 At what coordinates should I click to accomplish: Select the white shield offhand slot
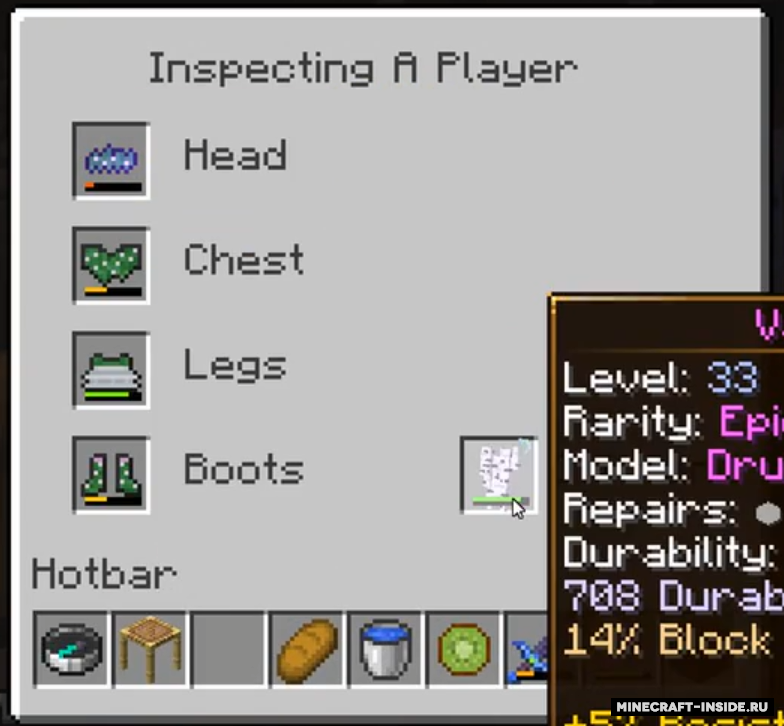click(x=498, y=474)
